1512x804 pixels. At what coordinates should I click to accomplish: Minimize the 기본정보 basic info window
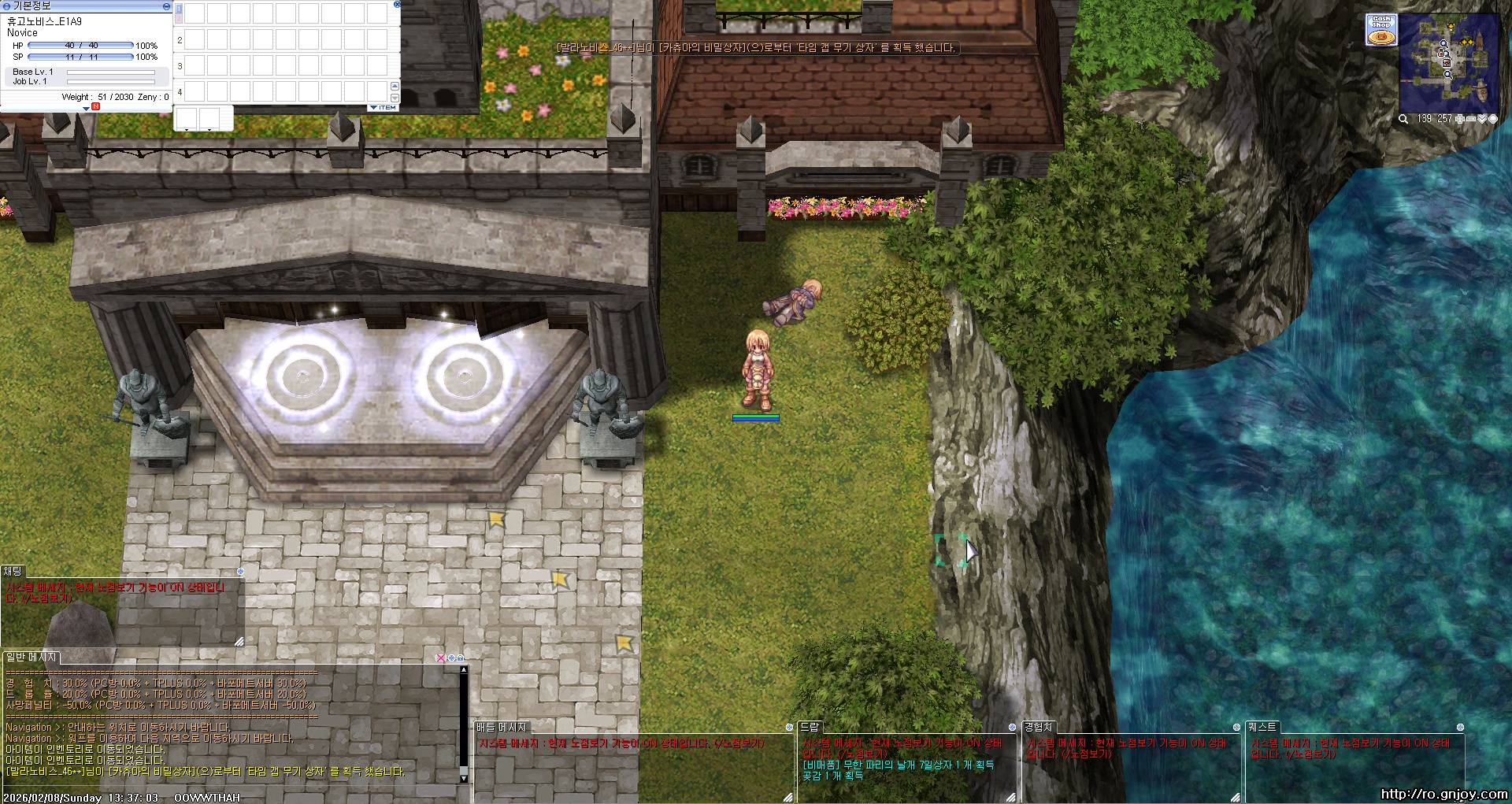click(166, 6)
